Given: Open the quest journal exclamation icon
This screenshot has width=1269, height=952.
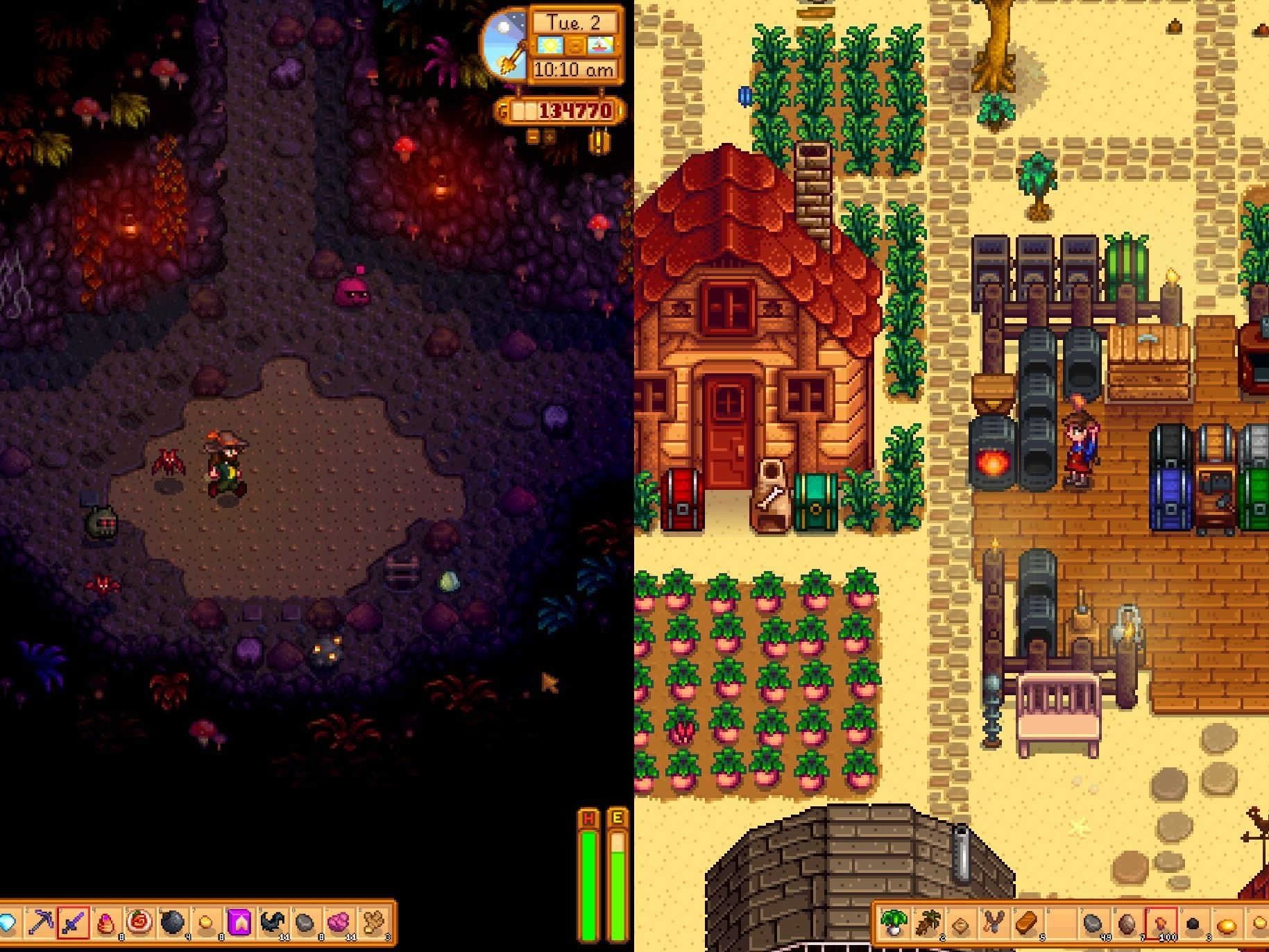Looking at the screenshot, I should tap(599, 142).
